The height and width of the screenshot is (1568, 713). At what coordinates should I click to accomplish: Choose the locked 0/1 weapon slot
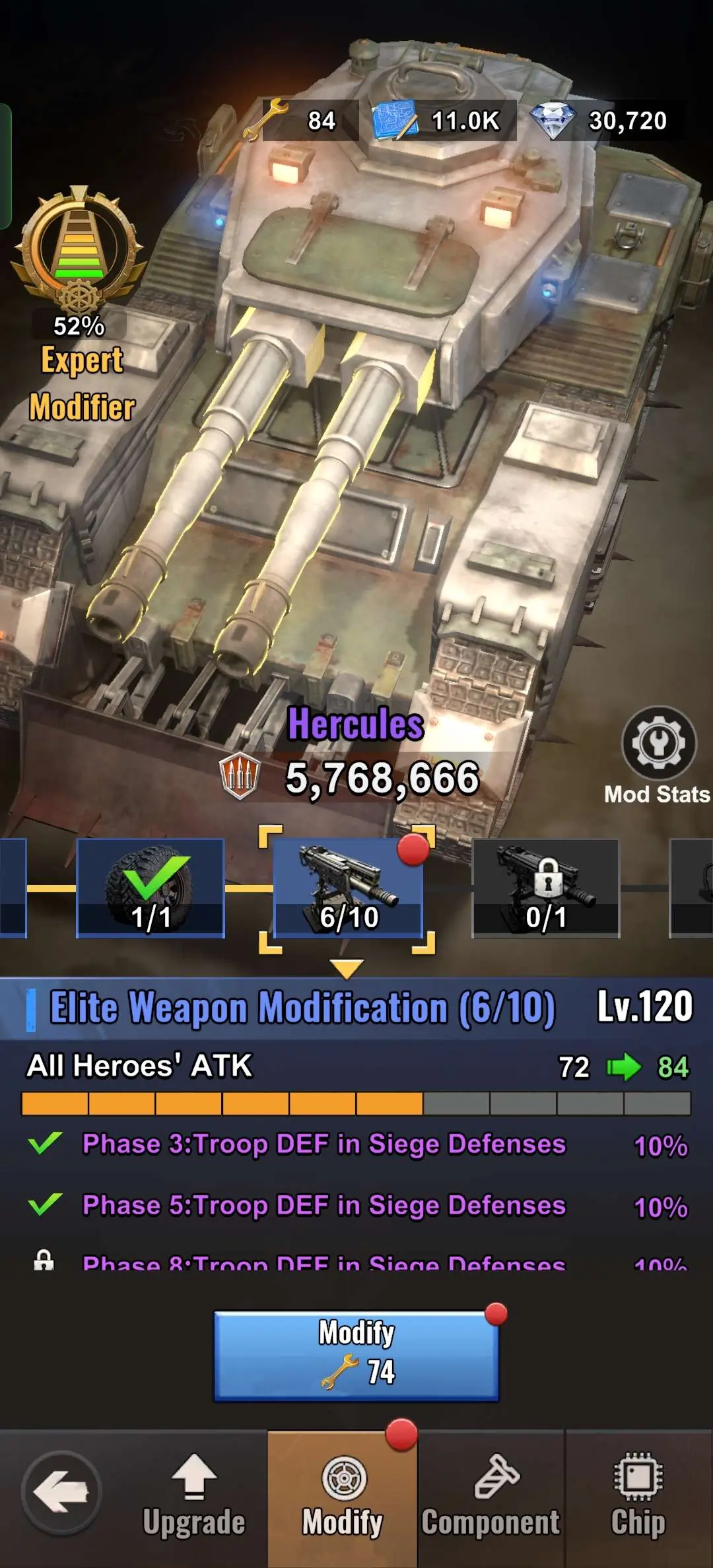546,888
